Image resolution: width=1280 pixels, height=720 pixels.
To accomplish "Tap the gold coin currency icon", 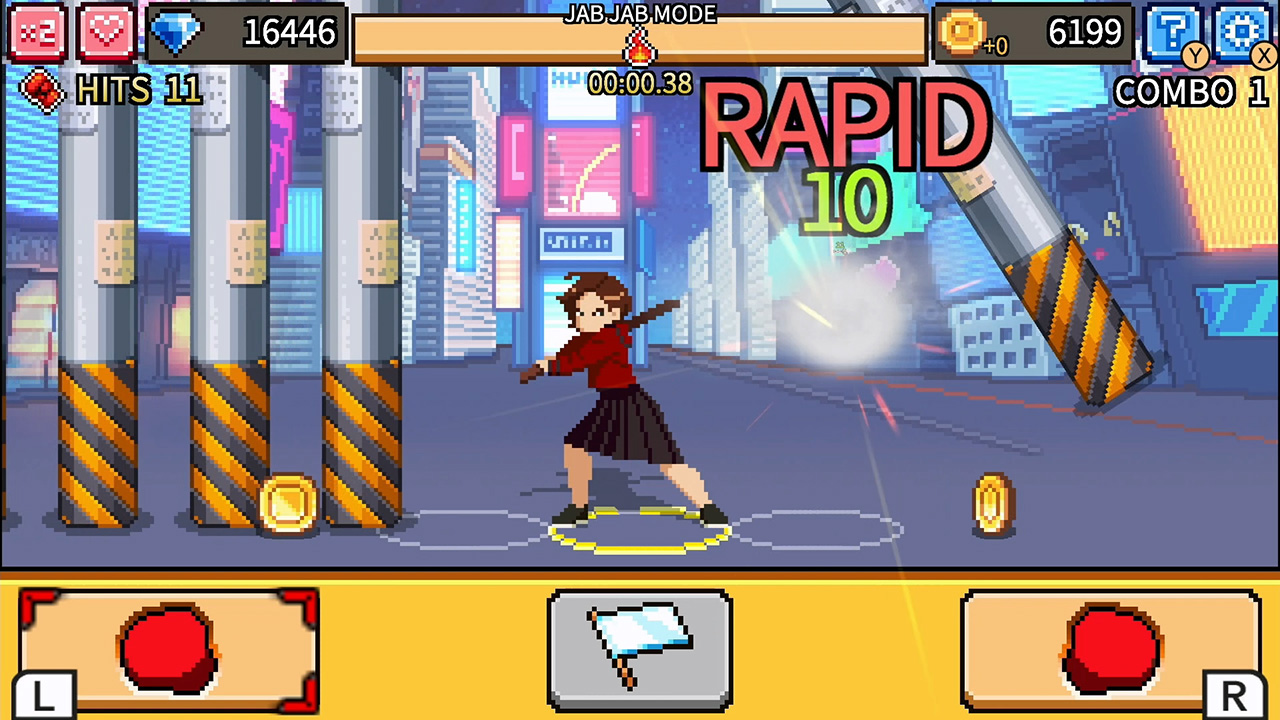I will click(963, 33).
